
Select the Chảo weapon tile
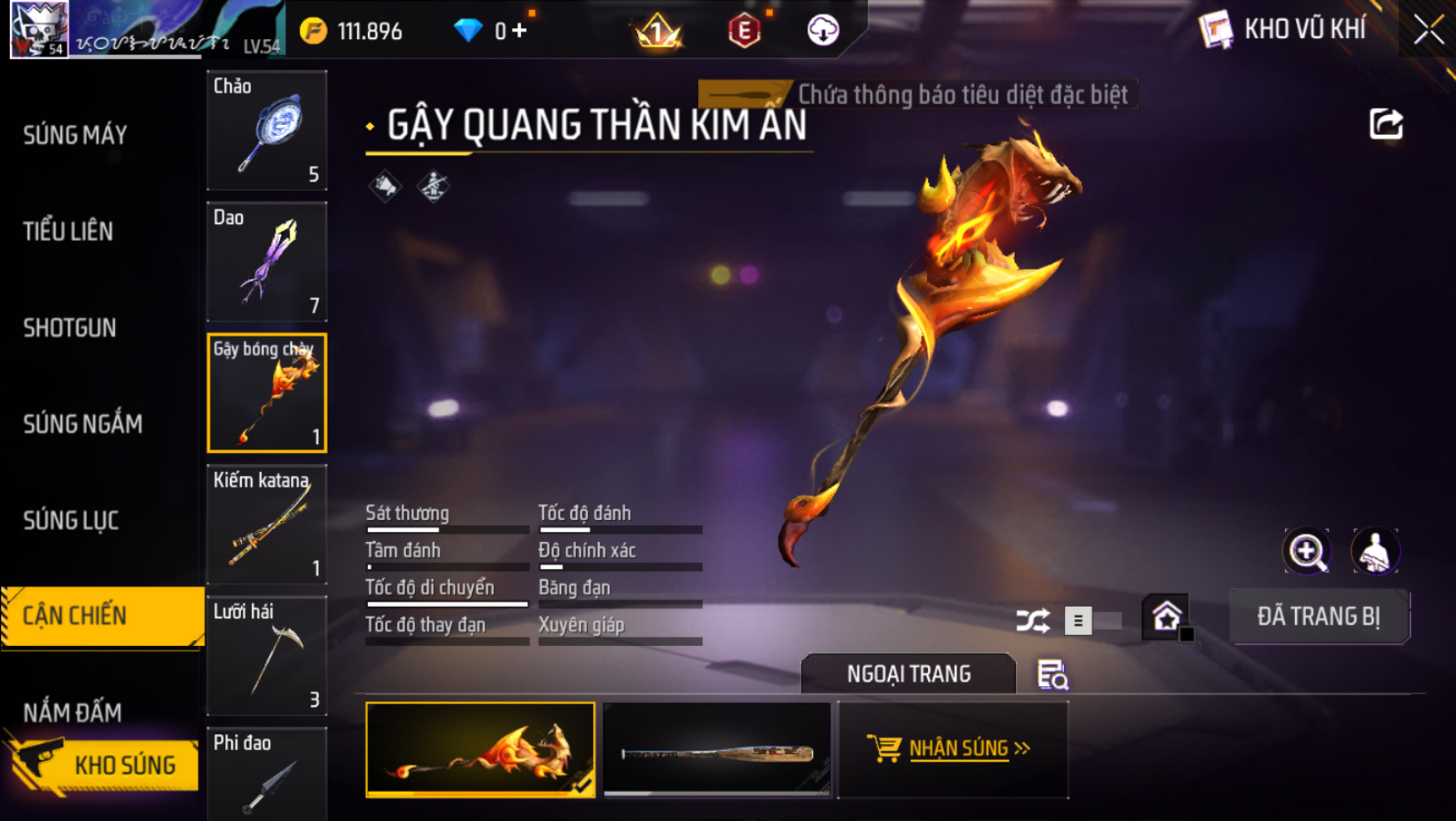(267, 130)
